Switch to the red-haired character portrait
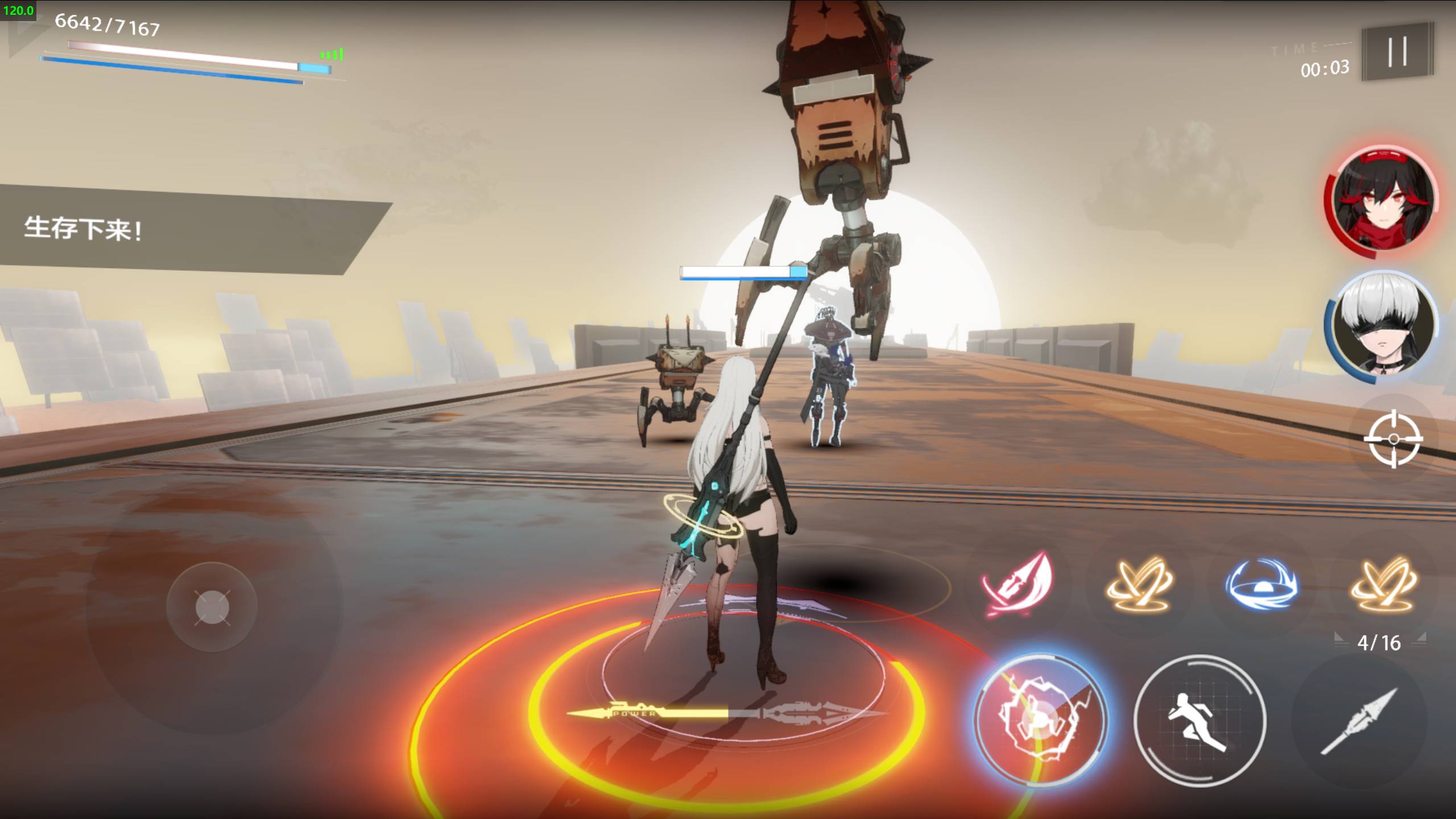 click(1381, 202)
